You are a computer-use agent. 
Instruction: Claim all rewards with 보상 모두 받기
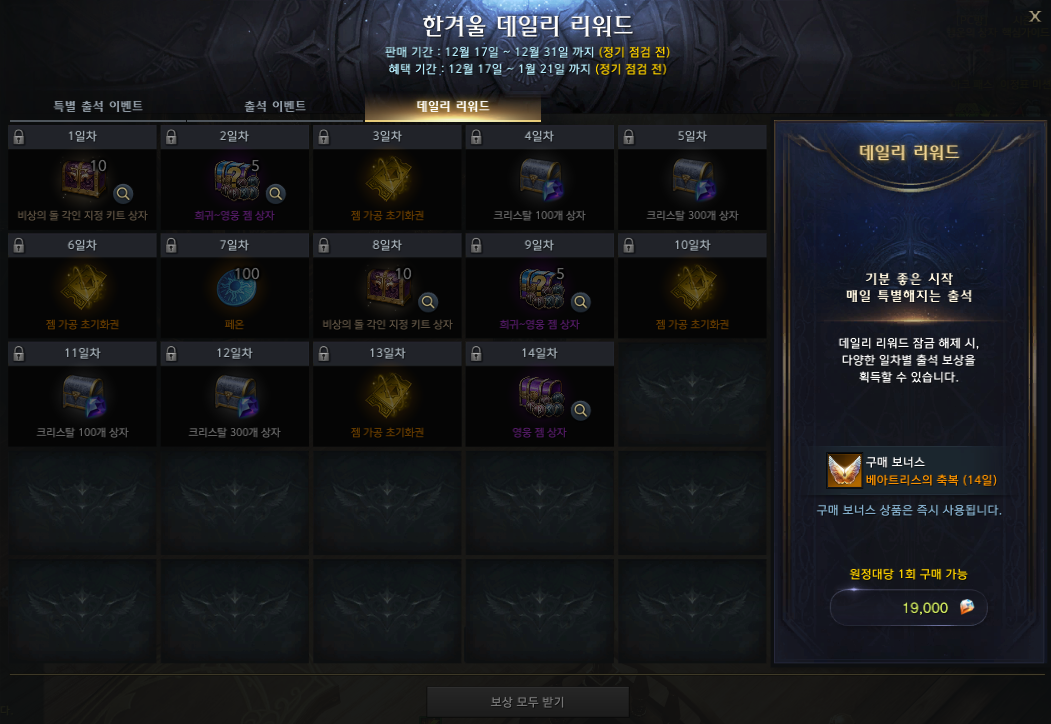point(527,701)
